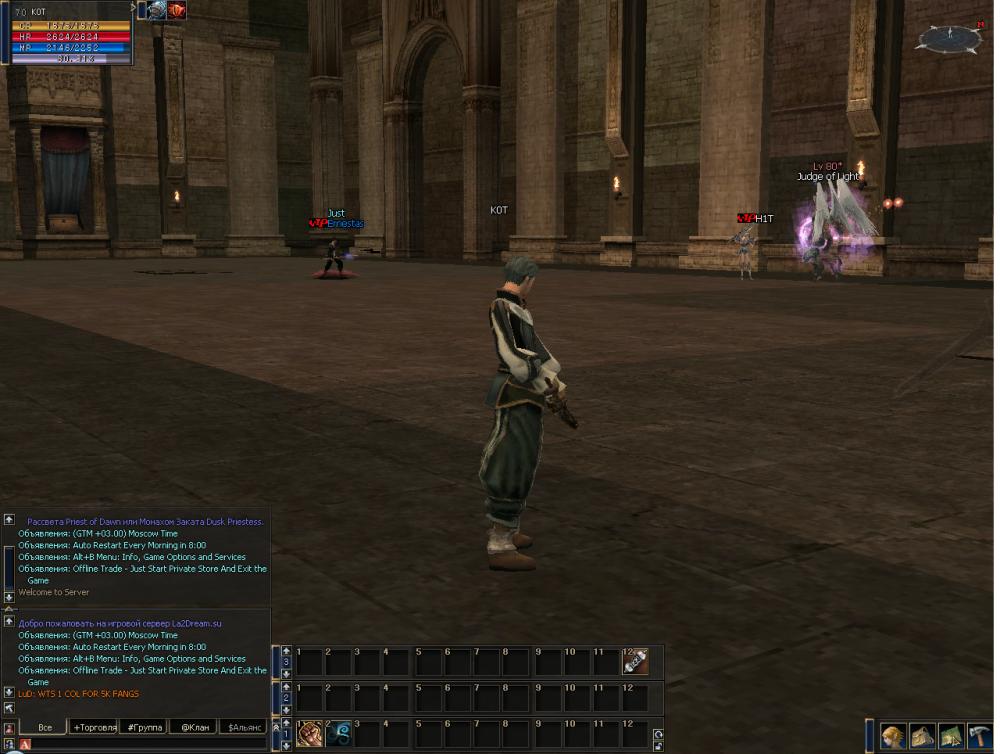Open the world map icon

point(951,737)
